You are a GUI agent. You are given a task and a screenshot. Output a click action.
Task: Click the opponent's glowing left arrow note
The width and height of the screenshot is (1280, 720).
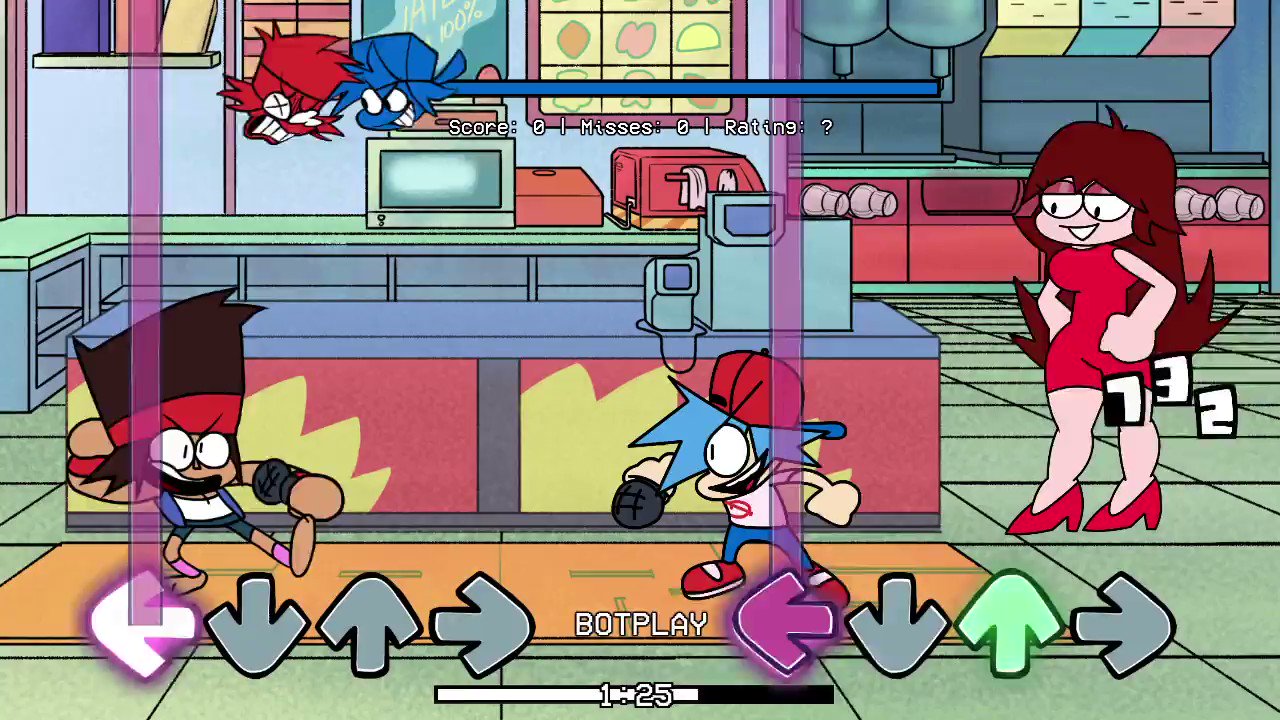pos(143,624)
